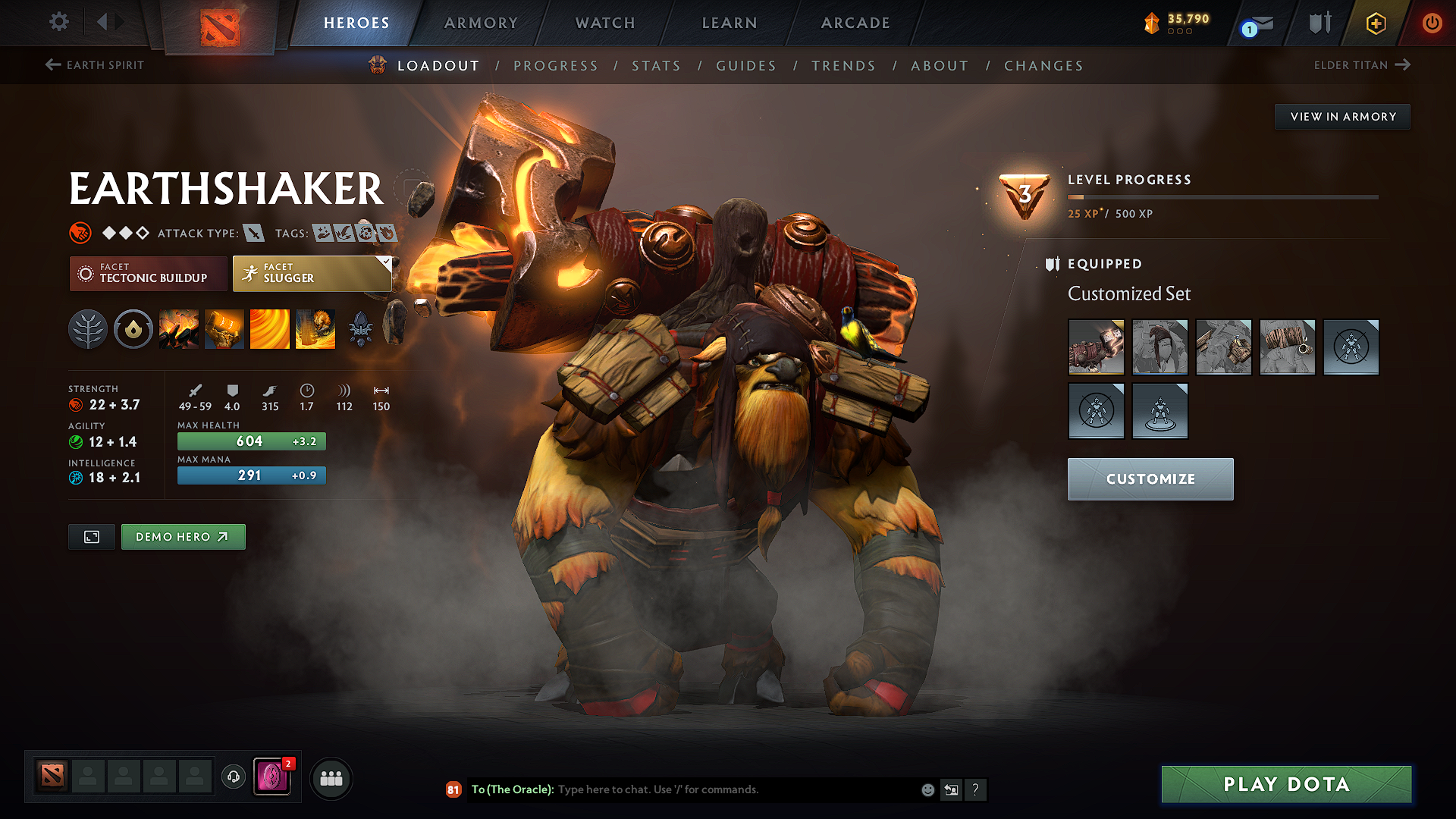Open the Watch tab

pos(605,23)
